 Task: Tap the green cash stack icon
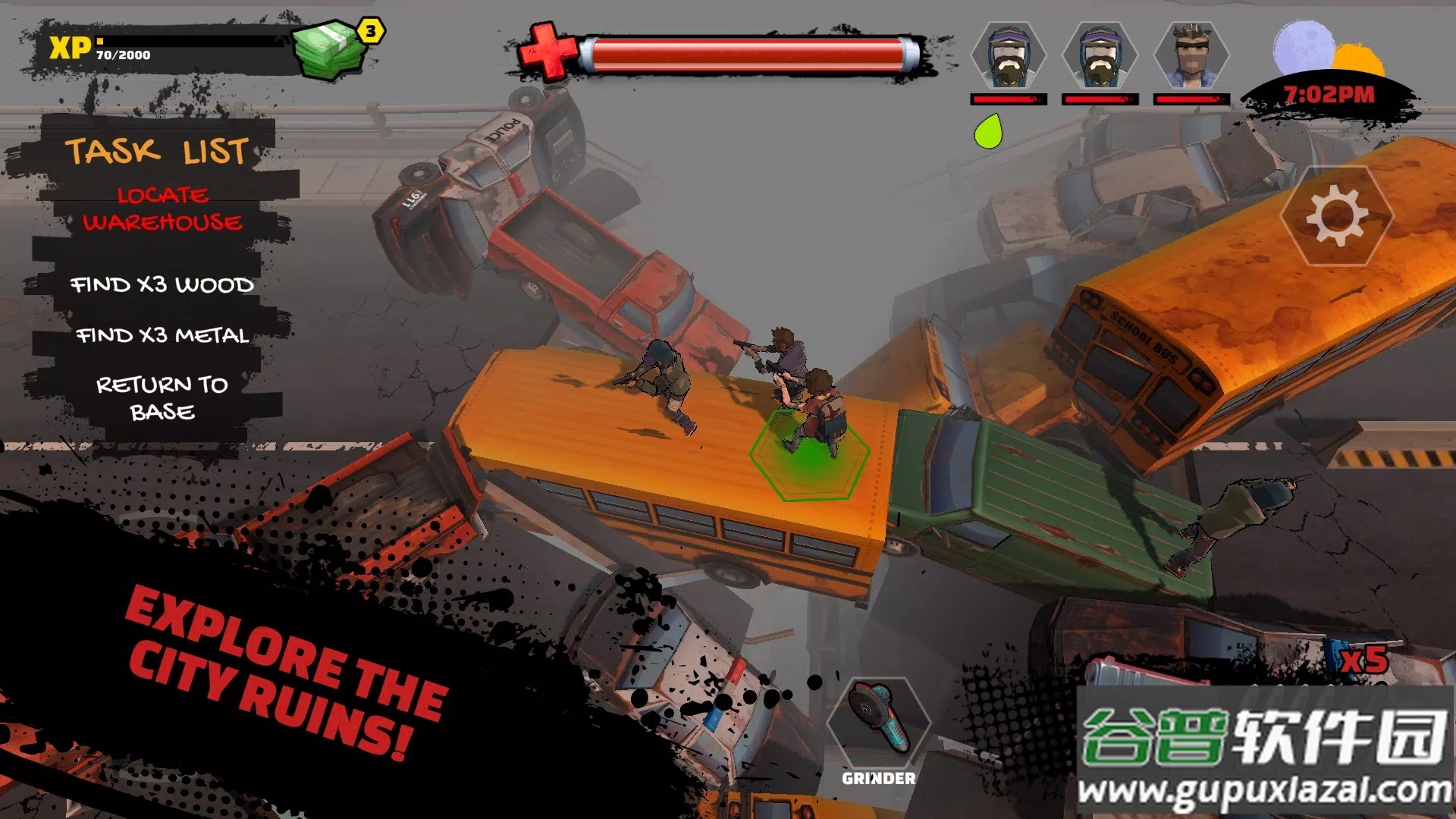pos(328,50)
